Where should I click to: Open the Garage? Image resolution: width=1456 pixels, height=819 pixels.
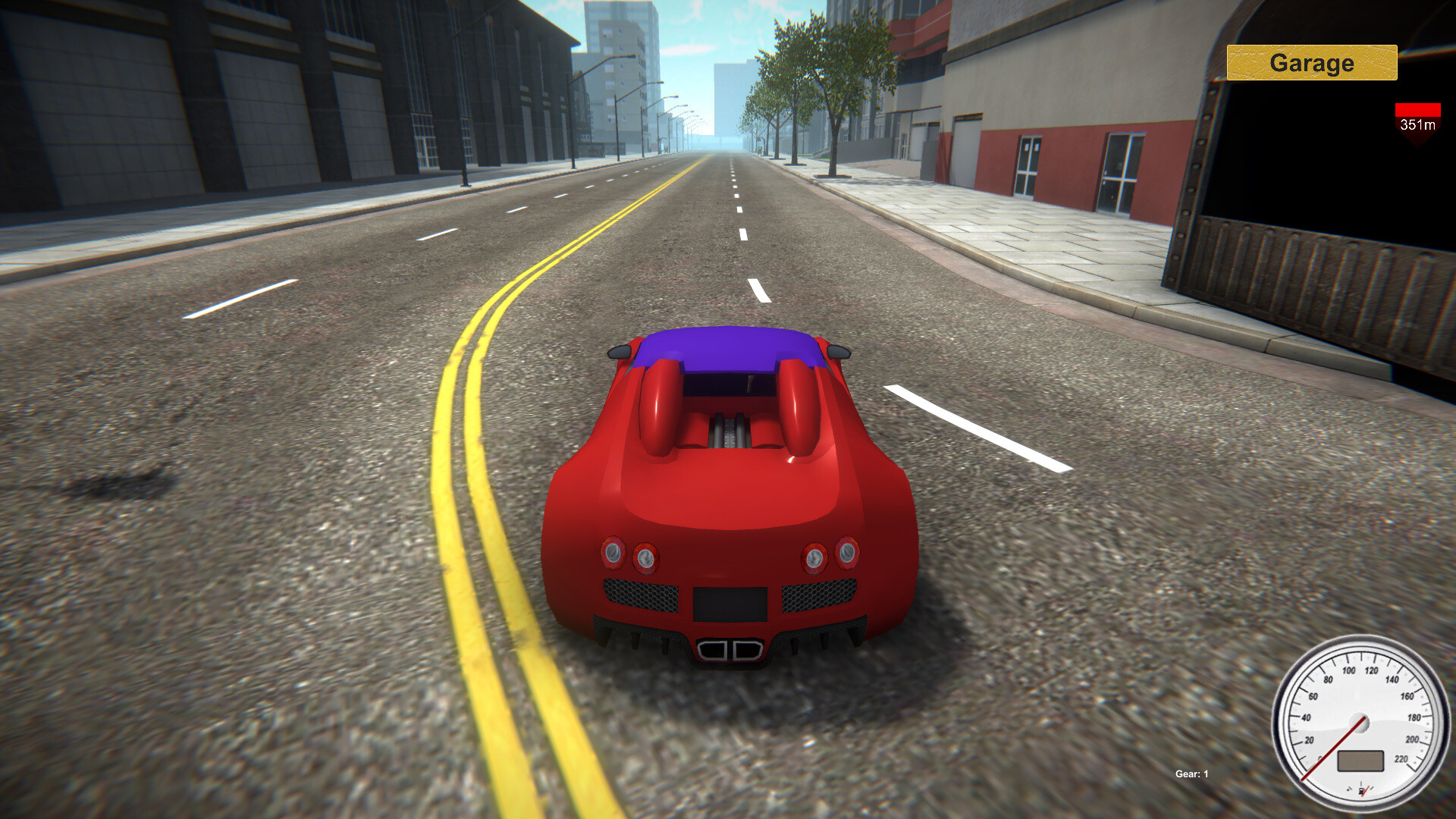coord(1310,63)
